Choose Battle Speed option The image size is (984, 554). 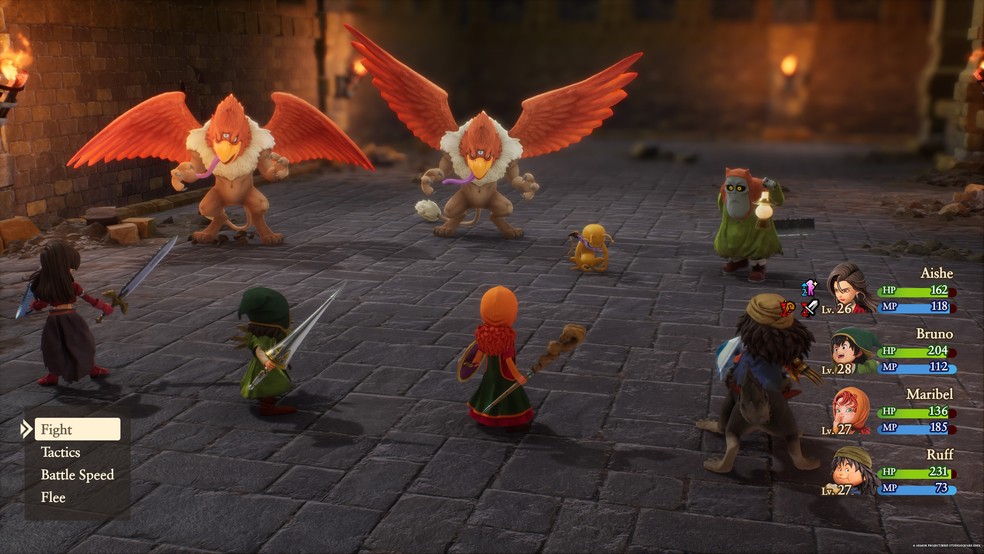pyautogui.click(x=77, y=475)
